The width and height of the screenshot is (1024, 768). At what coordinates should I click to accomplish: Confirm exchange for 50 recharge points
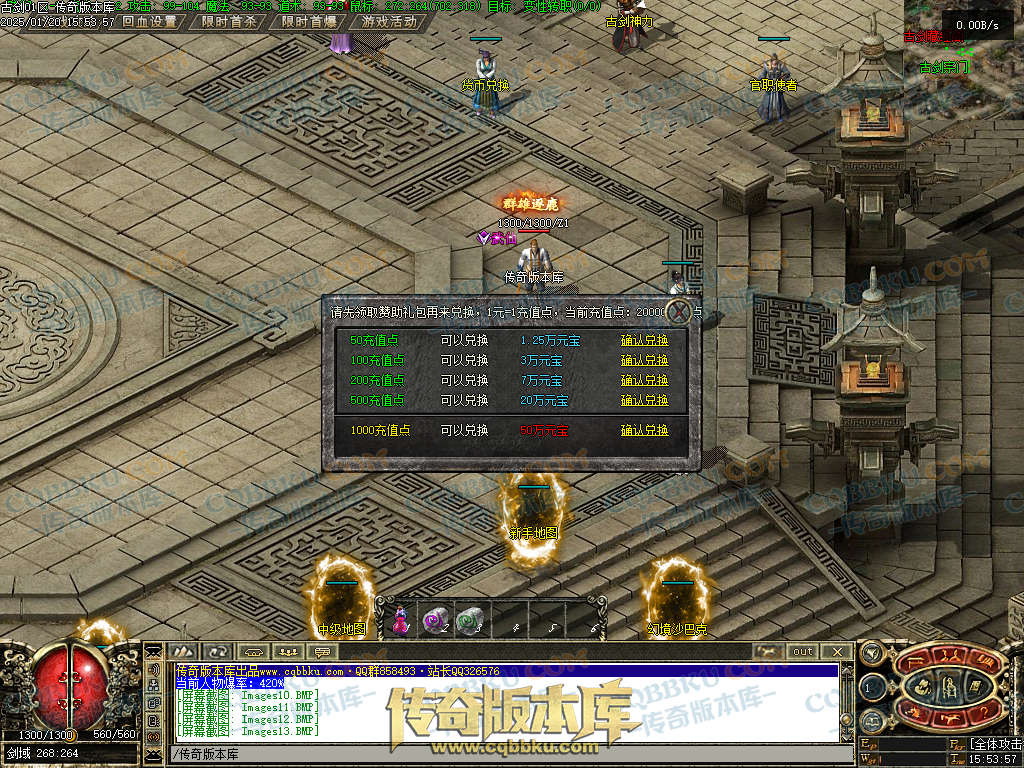(644, 341)
